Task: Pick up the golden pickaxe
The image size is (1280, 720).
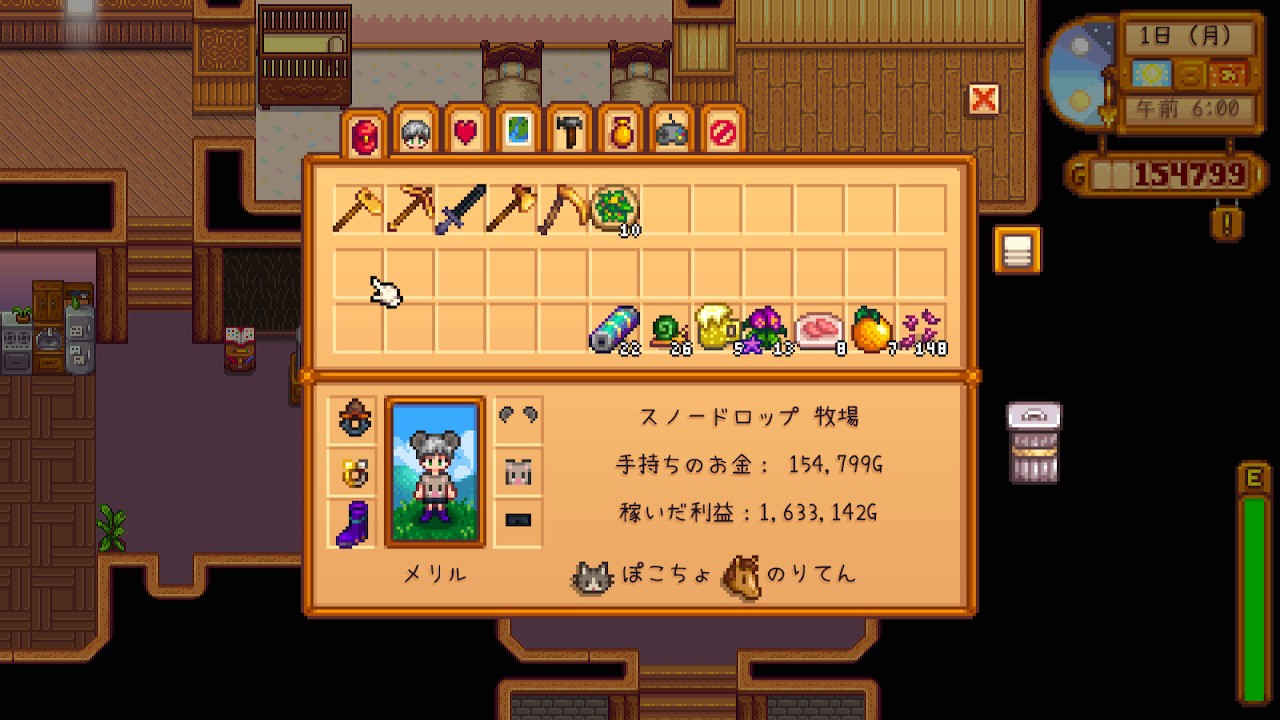Action: tap(409, 209)
